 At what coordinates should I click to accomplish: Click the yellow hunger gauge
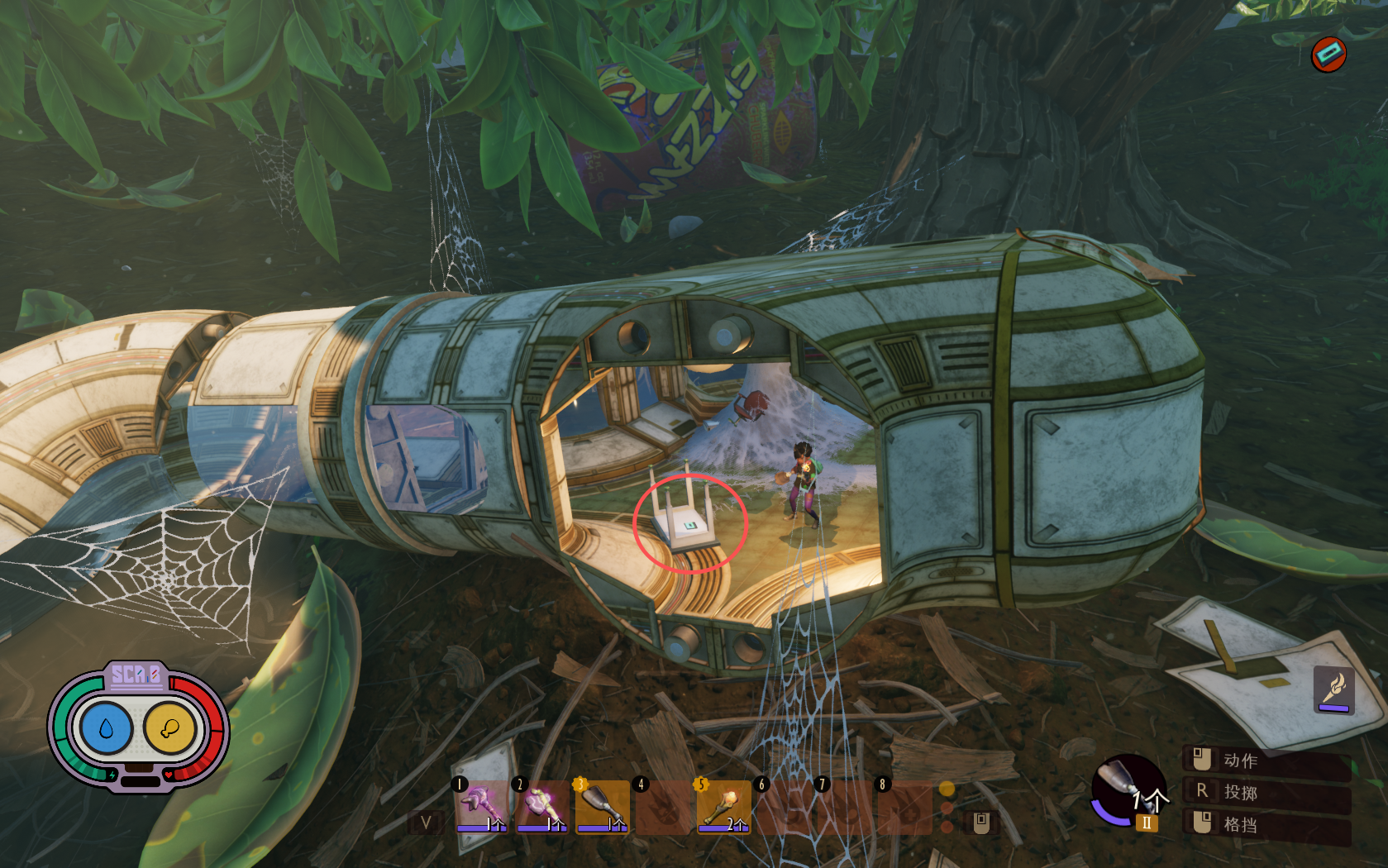pos(169,728)
